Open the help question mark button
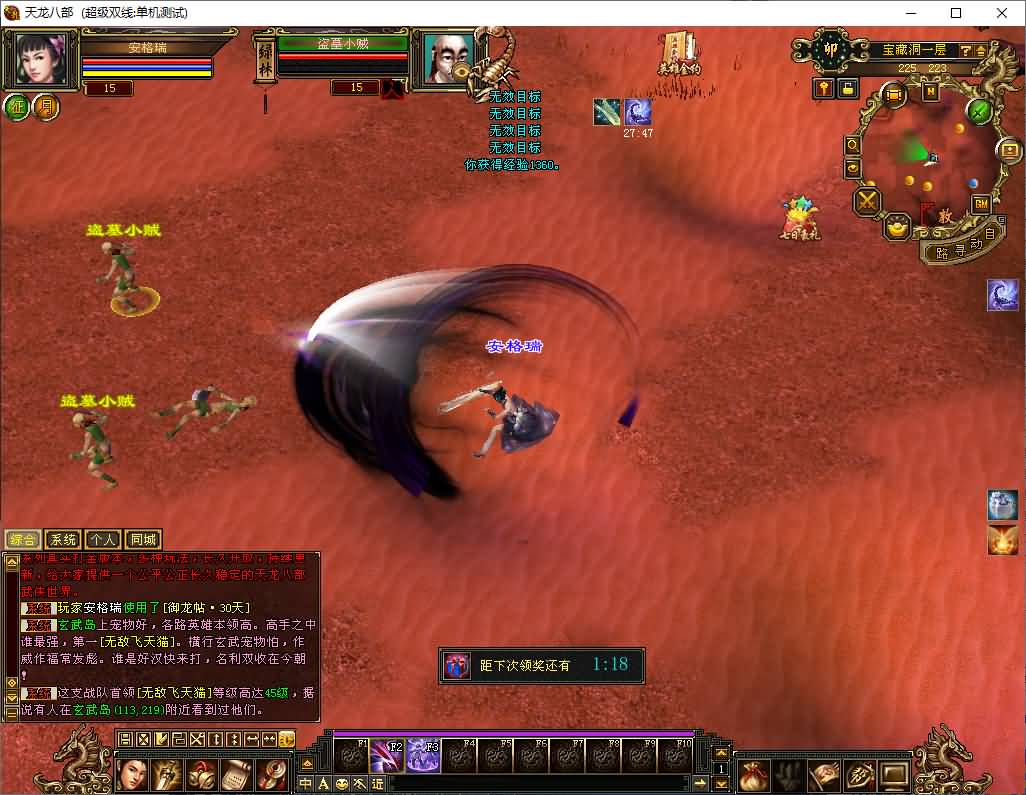 coord(966,50)
